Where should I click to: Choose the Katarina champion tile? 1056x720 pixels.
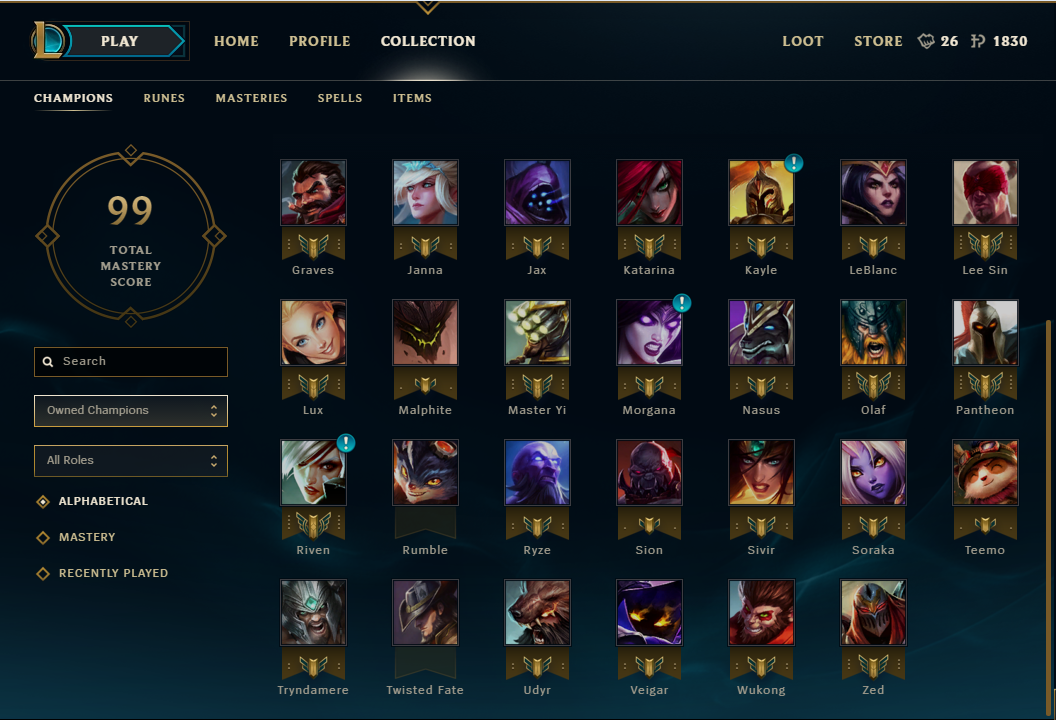point(649,193)
